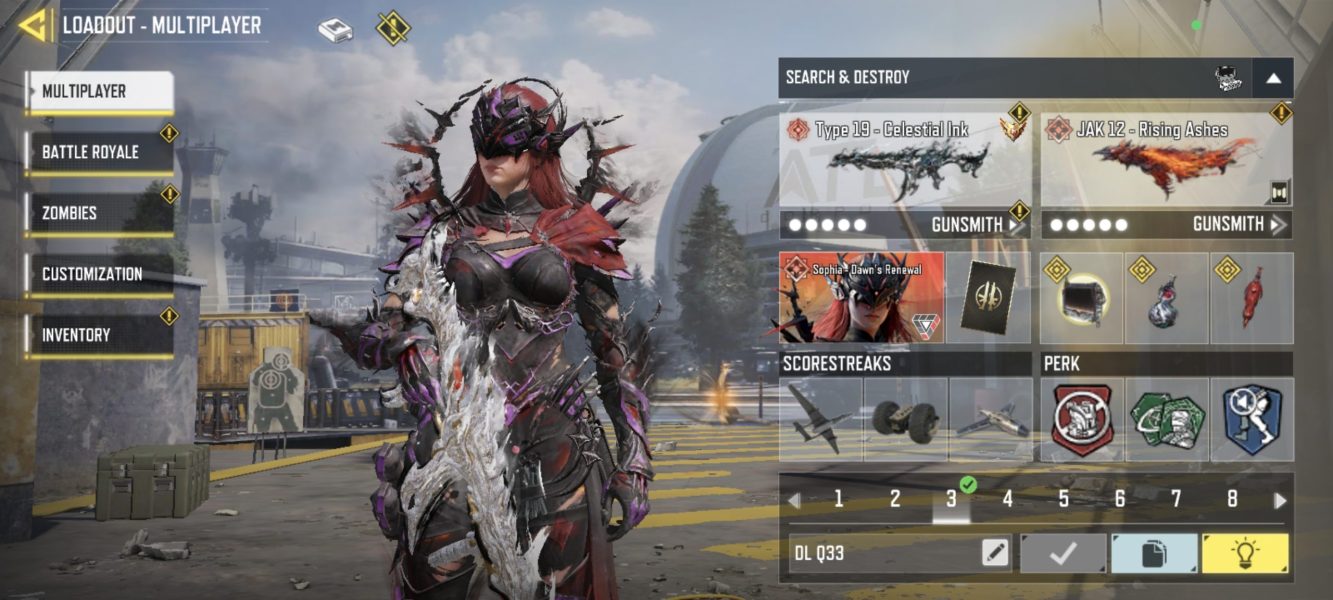Edit the DL Q33 loadout name
This screenshot has height=600, width=1333.
tap(995, 553)
